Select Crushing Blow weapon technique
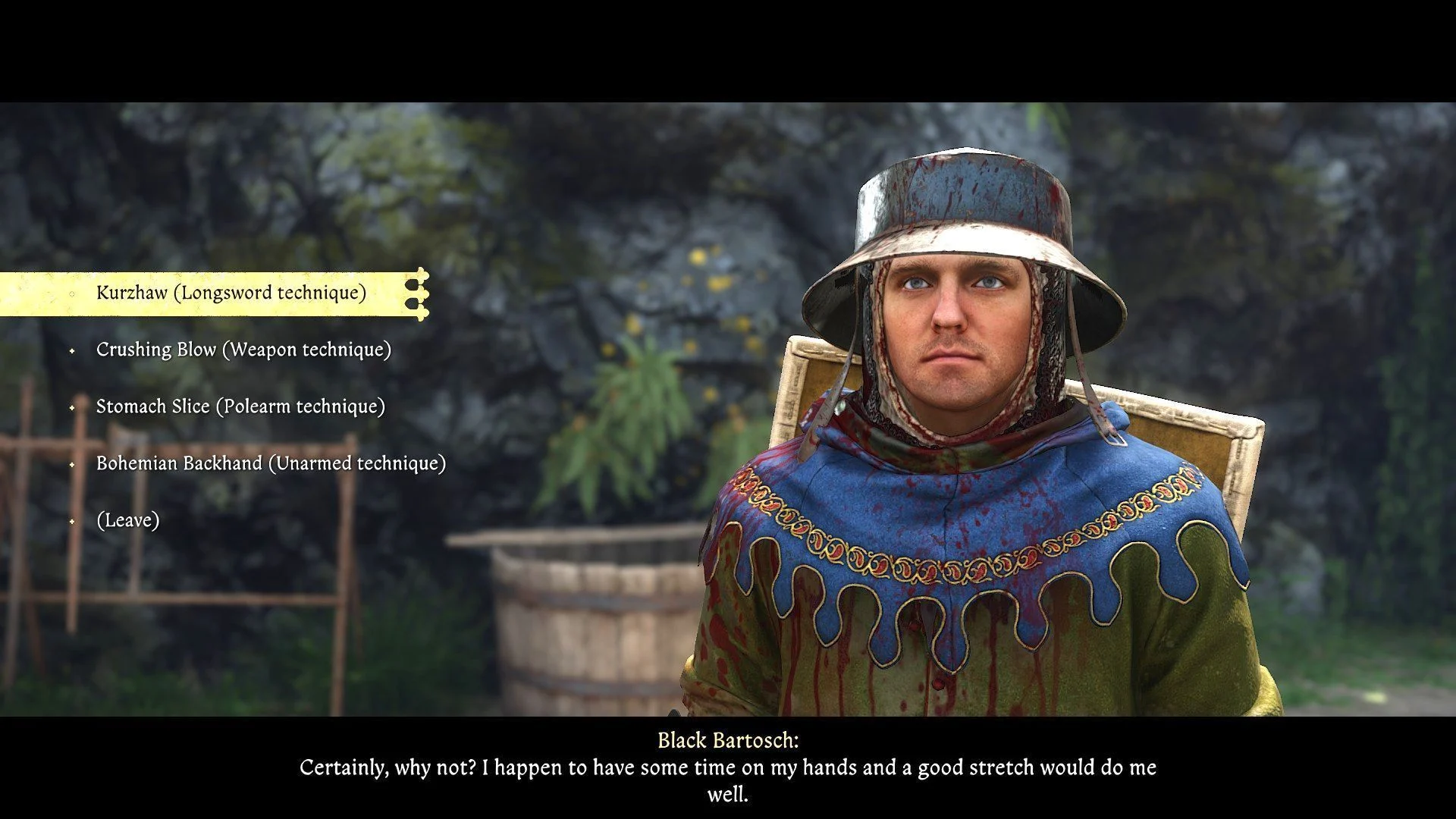 point(243,350)
